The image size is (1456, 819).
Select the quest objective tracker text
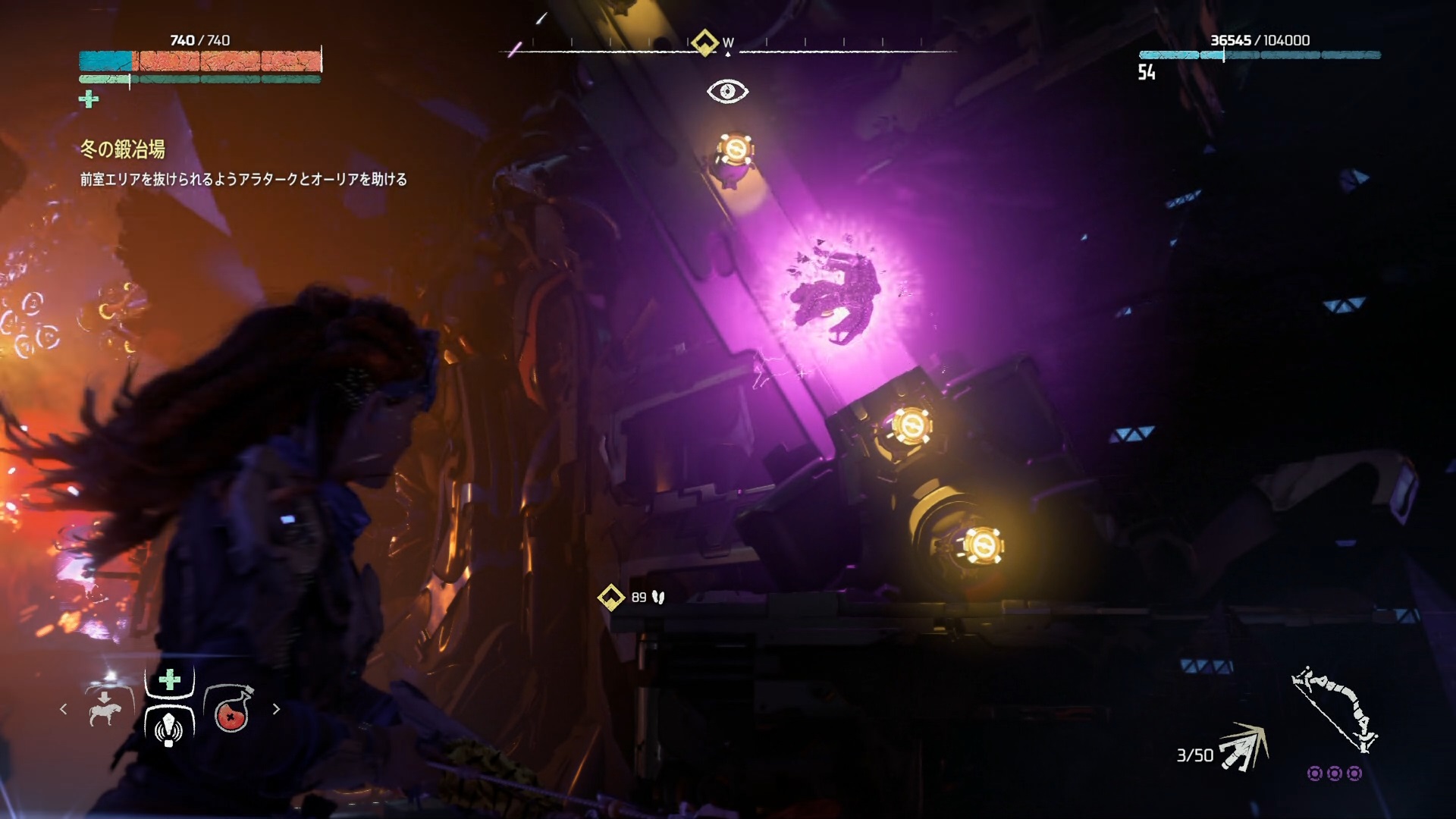click(x=243, y=180)
